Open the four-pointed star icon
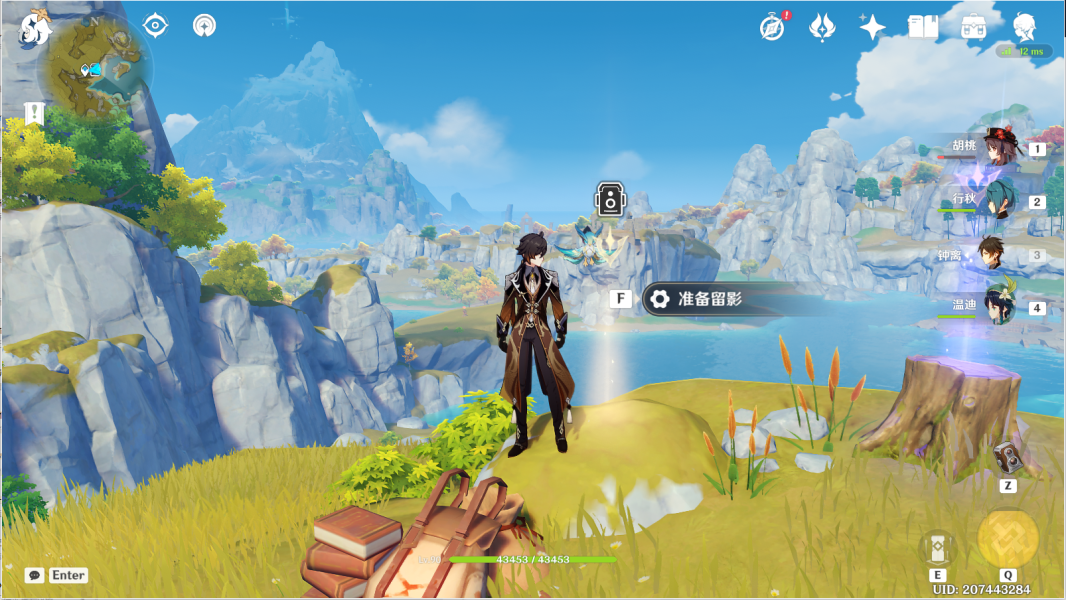This screenshot has width=1066, height=600. click(872, 27)
